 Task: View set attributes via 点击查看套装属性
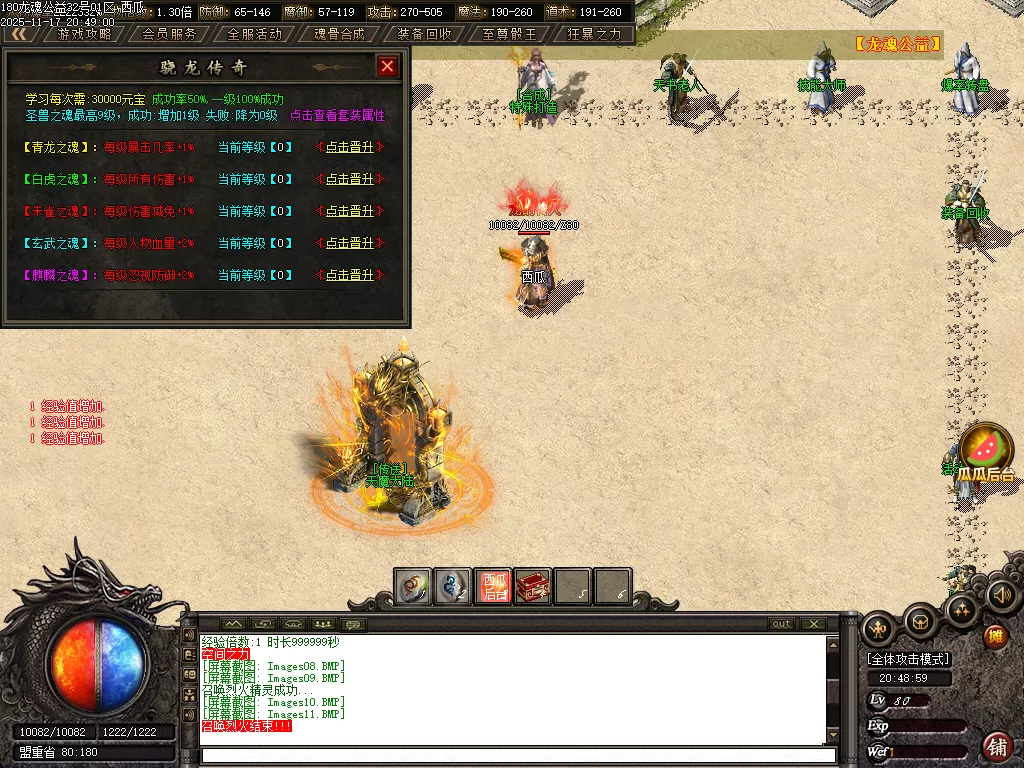pyautogui.click(x=337, y=115)
